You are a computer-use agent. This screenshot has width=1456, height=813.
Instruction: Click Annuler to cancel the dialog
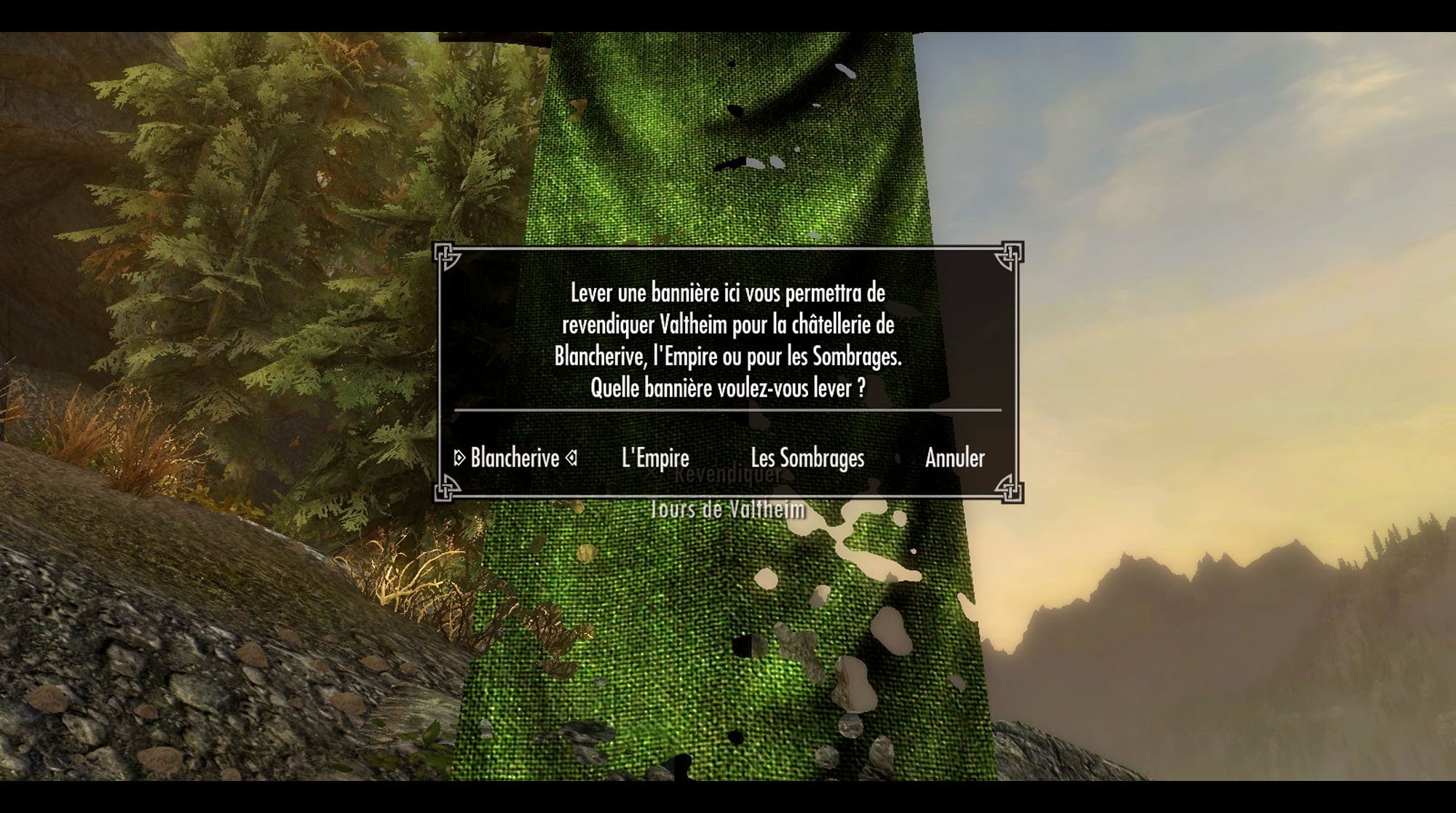[x=954, y=458]
